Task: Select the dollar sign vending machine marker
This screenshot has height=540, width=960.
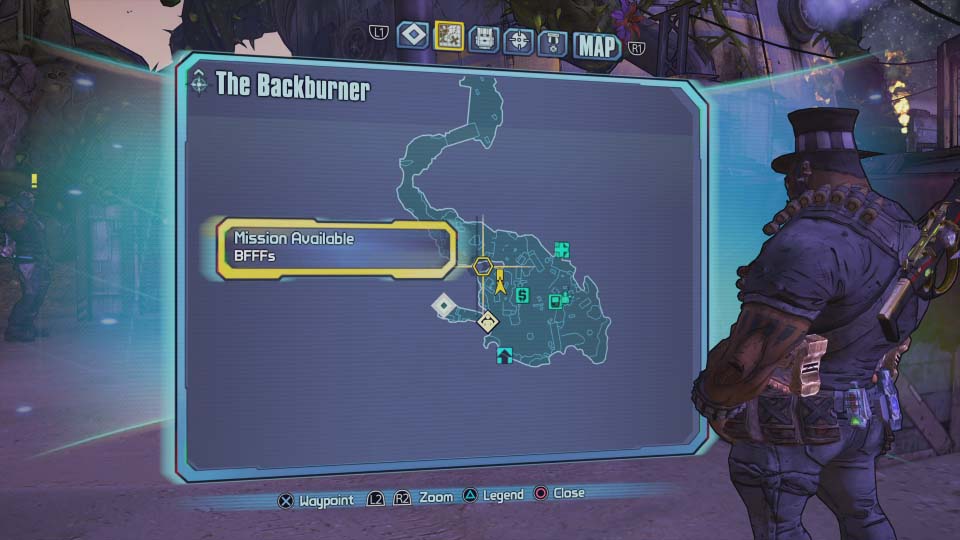Action: pyautogui.click(x=521, y=295)
